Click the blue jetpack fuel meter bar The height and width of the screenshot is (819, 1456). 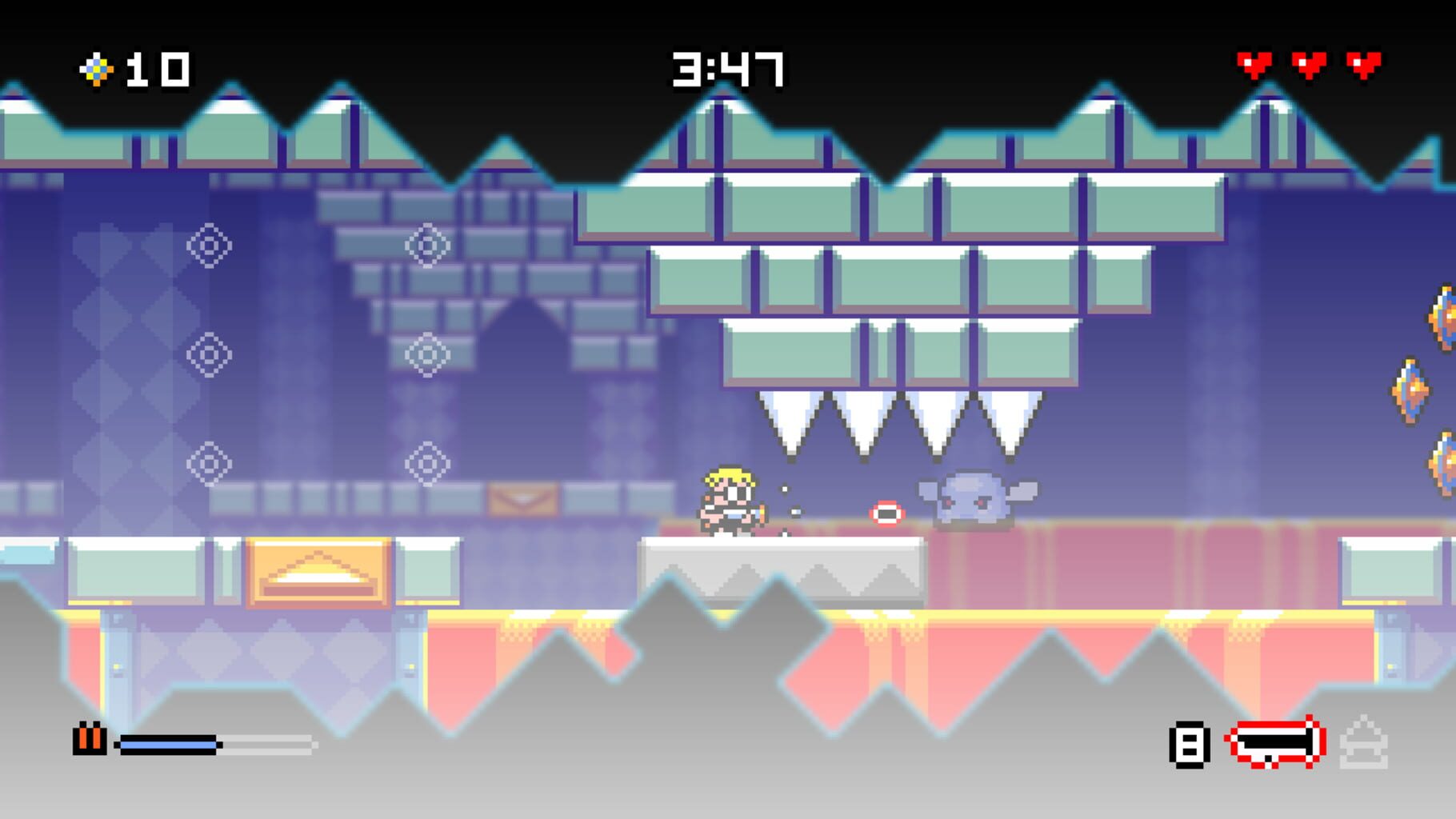[166, 745]
